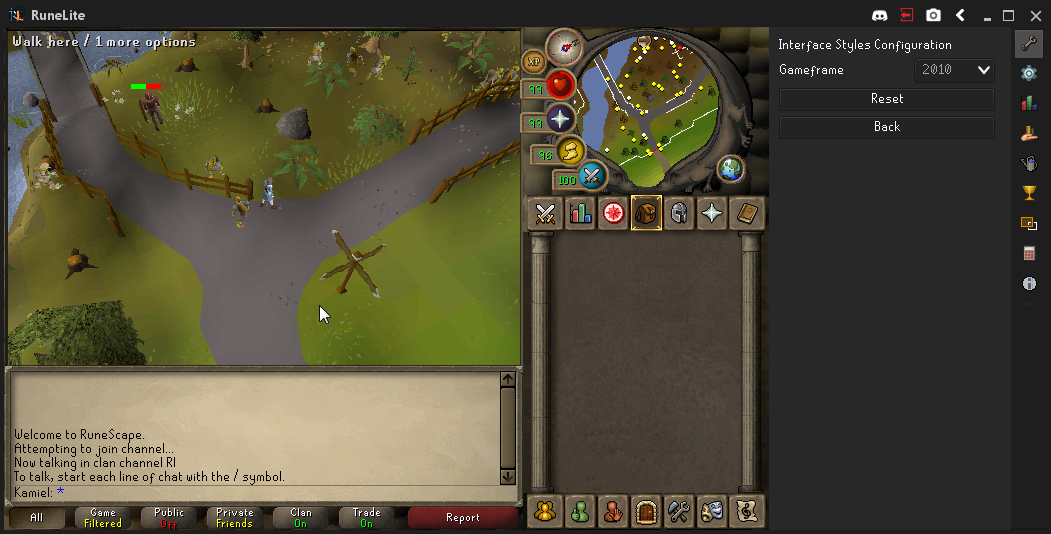Take a screenshot with the camera icon
Image resolution: width=1051 pixels, height=534 pixels.
click(933, 15)
